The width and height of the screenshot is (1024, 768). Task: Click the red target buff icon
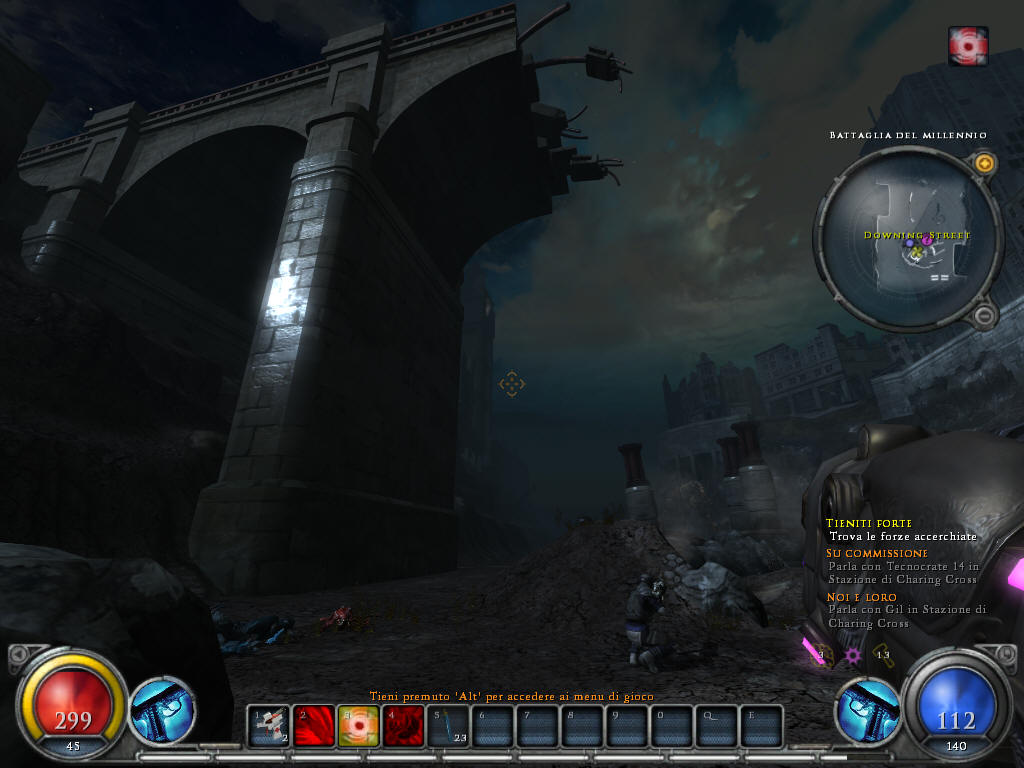[968, 46]
